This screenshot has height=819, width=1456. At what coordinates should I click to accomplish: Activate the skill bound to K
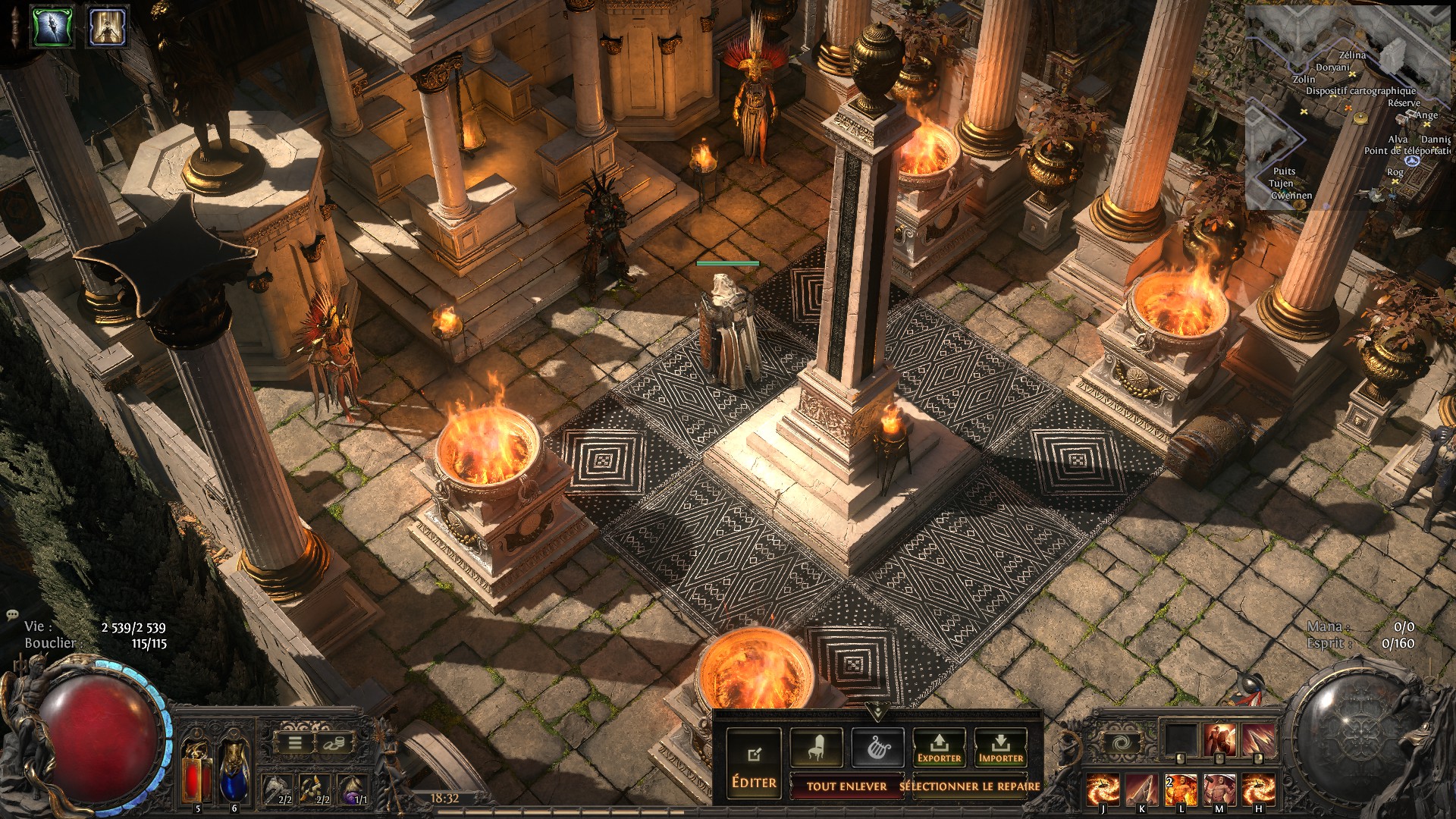[x=1141, y=789]
